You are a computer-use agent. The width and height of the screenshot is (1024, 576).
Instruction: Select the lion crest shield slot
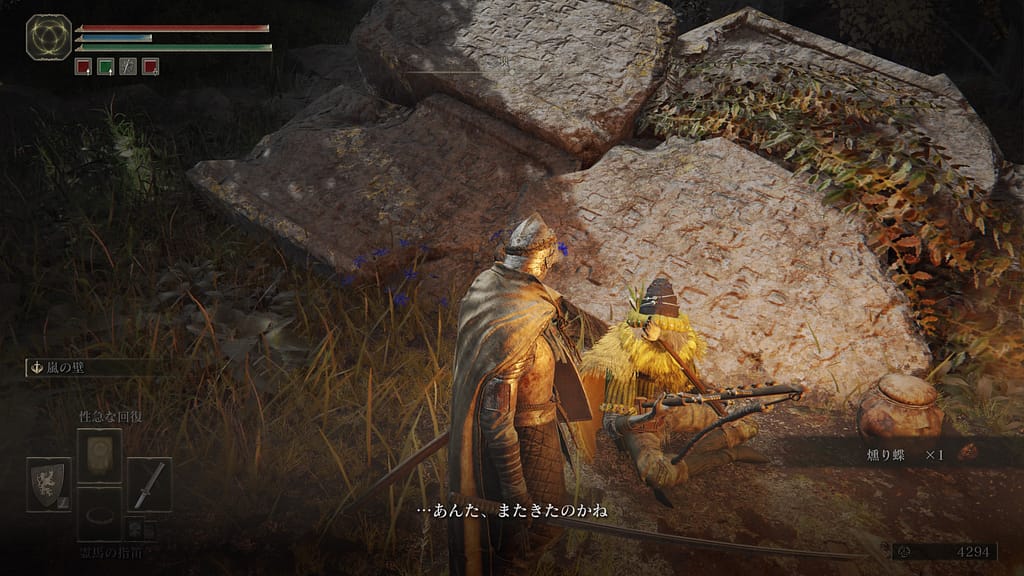(x=48, y=484)
